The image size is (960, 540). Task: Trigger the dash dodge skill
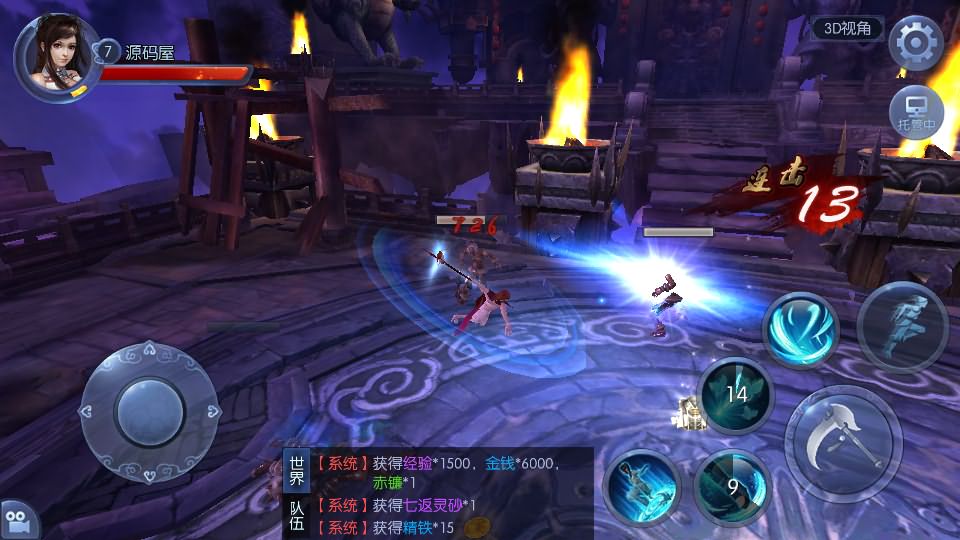click(x=901, y=327)
